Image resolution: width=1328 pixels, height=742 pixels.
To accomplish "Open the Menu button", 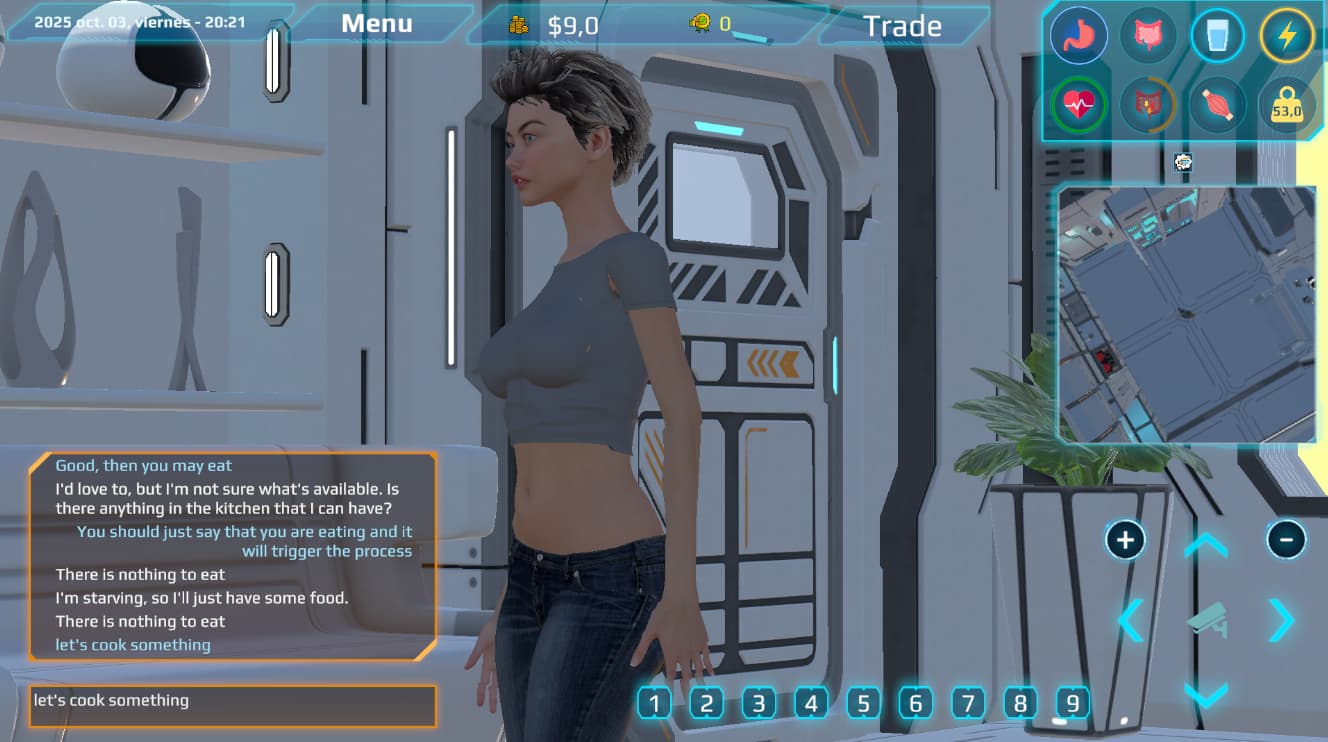I will coord(377,24).
